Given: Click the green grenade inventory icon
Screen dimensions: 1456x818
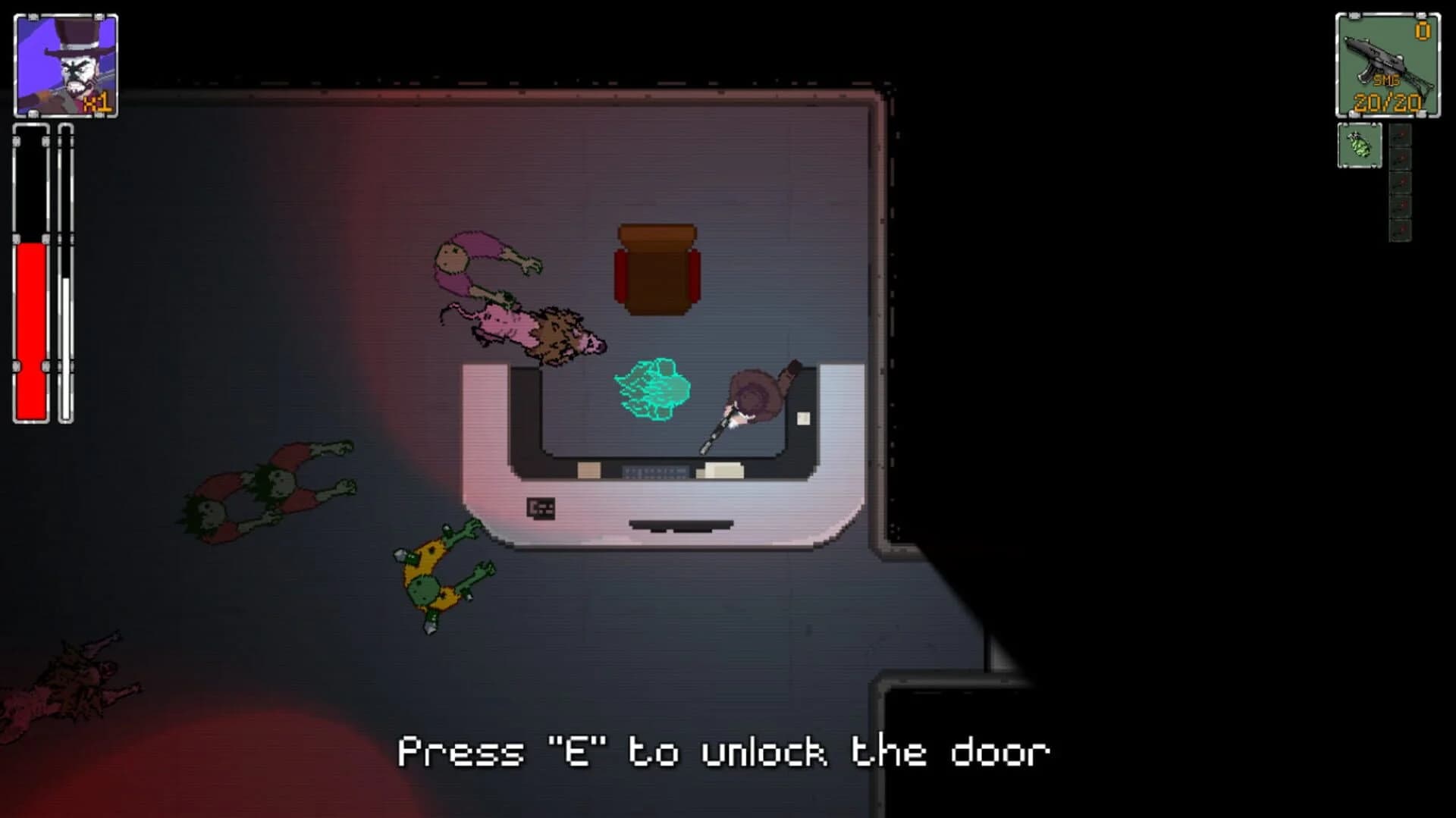Looking at the screenshot, I should click(1360, 146).
